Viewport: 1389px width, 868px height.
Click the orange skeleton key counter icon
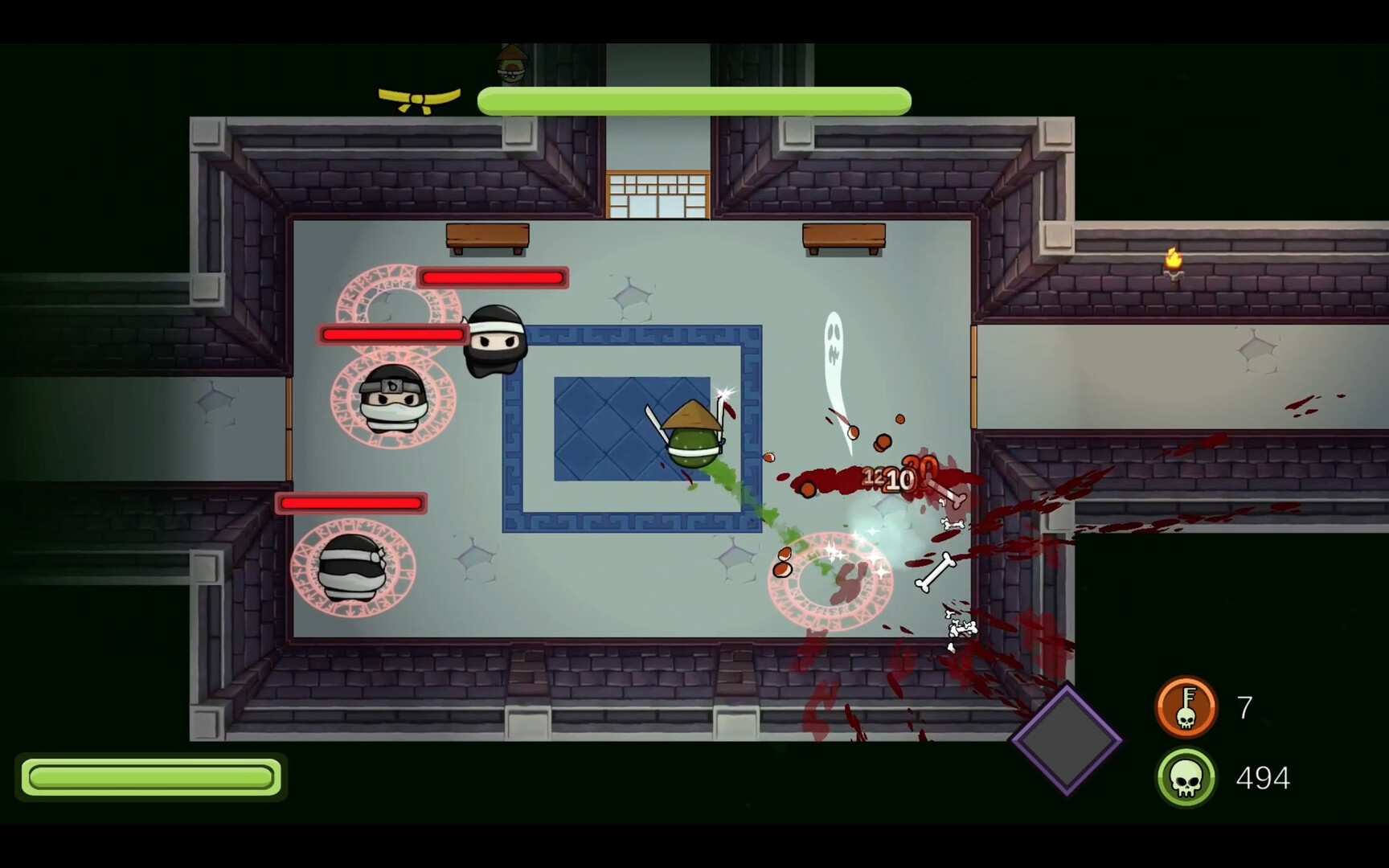[1187, 706]
